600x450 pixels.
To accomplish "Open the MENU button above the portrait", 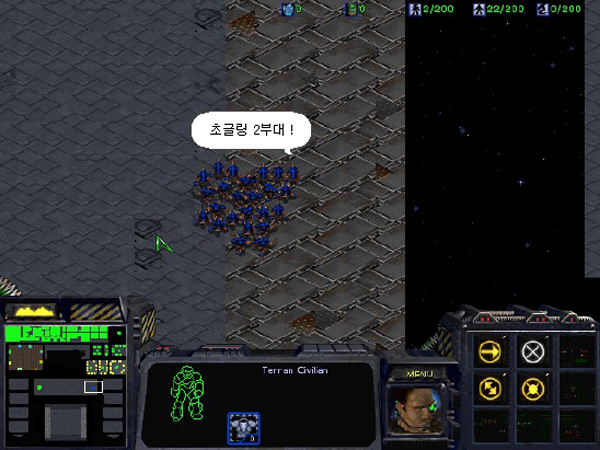I will pos(418,374).
